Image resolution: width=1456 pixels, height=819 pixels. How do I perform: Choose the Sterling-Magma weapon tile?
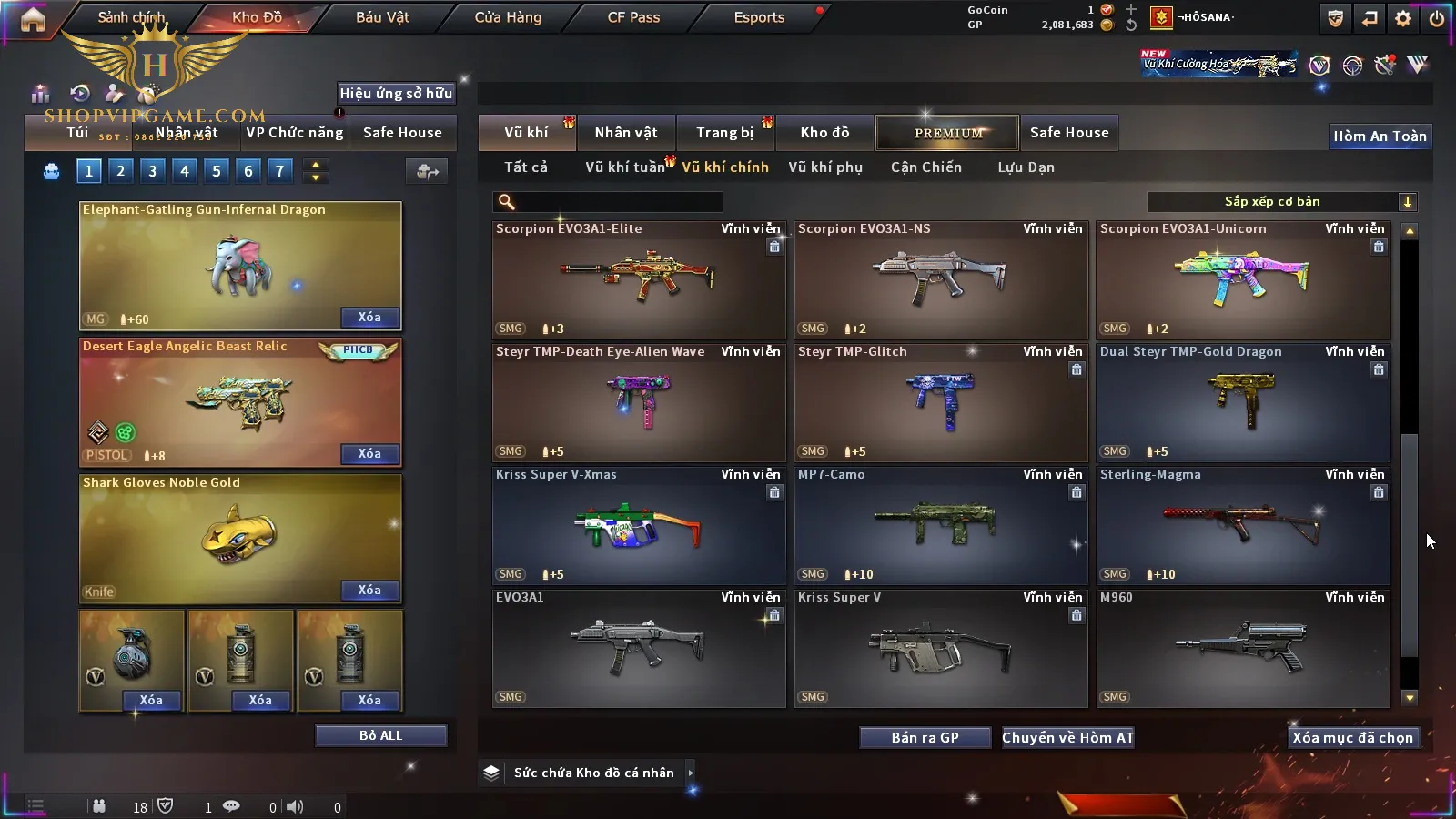coord(1242,526)
